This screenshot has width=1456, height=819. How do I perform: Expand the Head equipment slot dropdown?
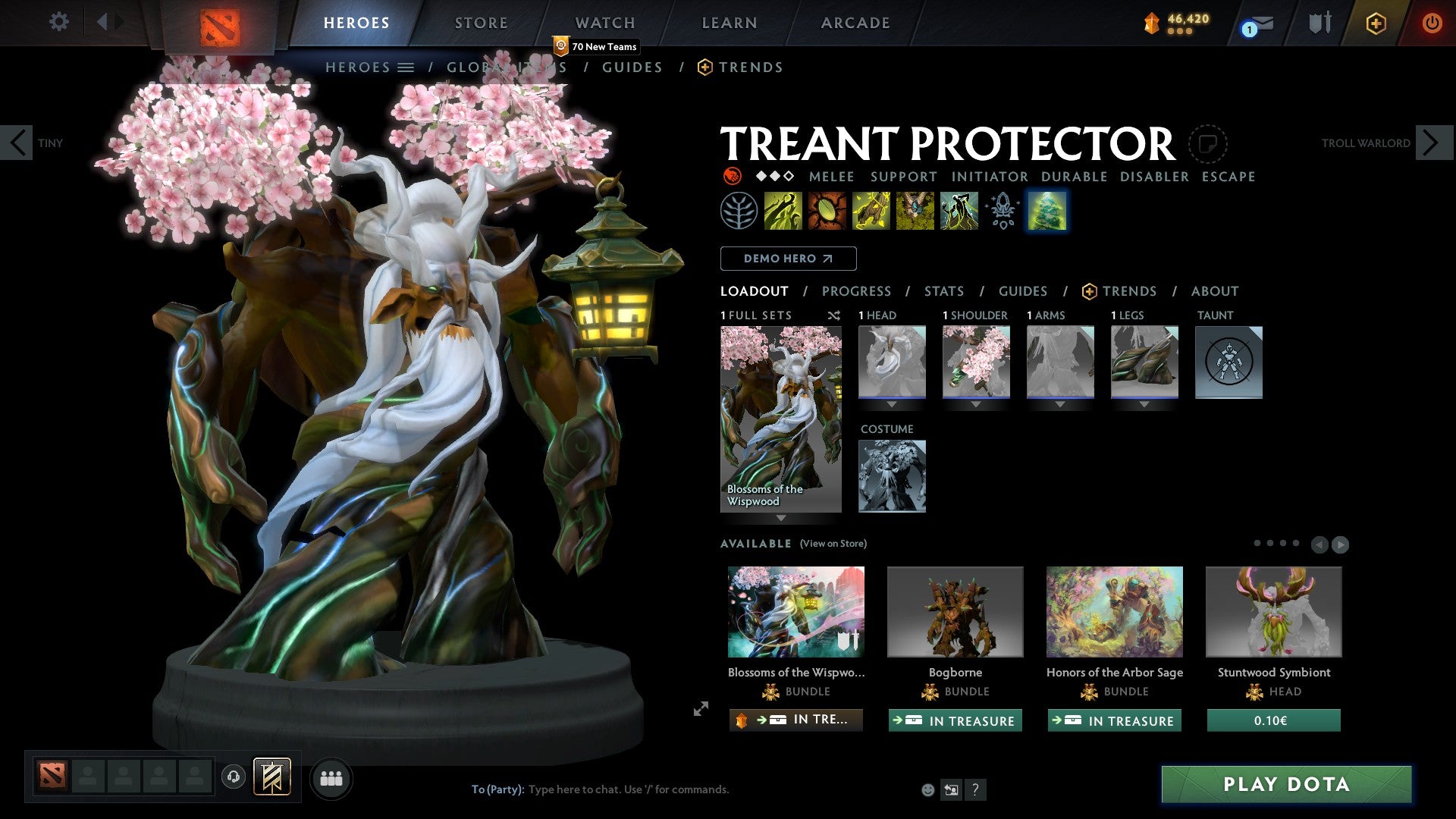(892, 404)
